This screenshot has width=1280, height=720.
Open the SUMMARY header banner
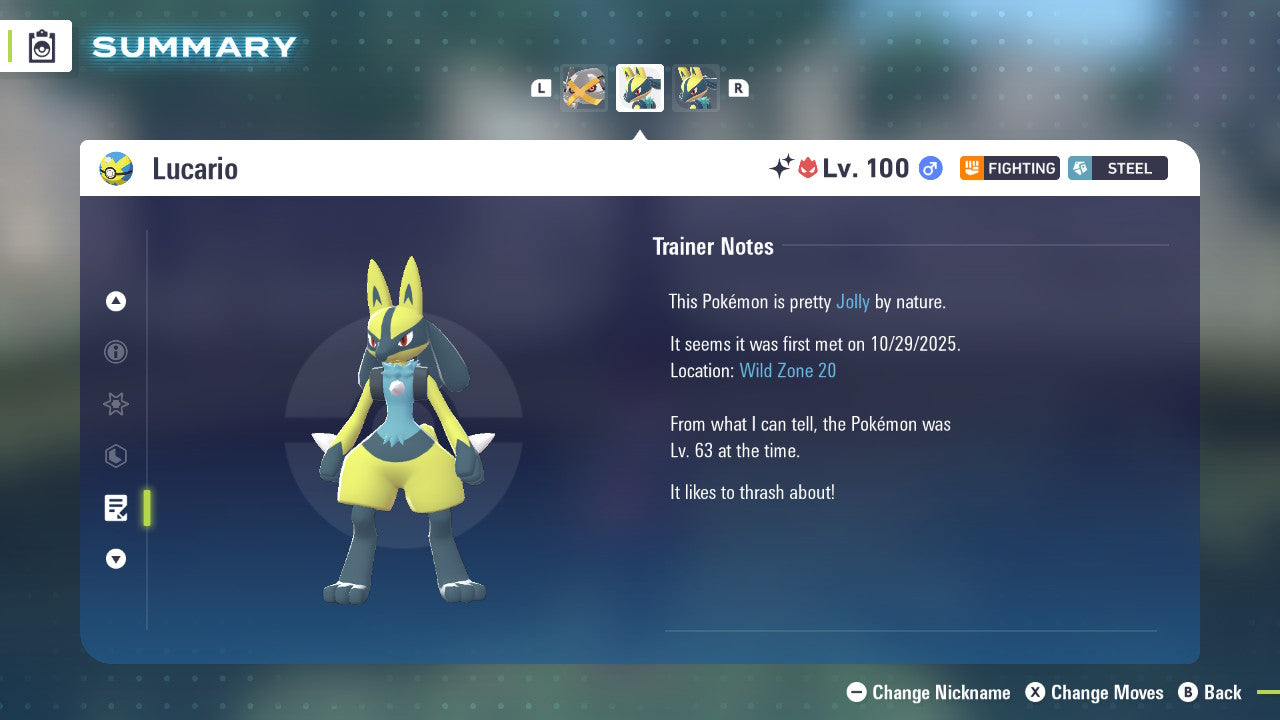[x=193, y=46]
